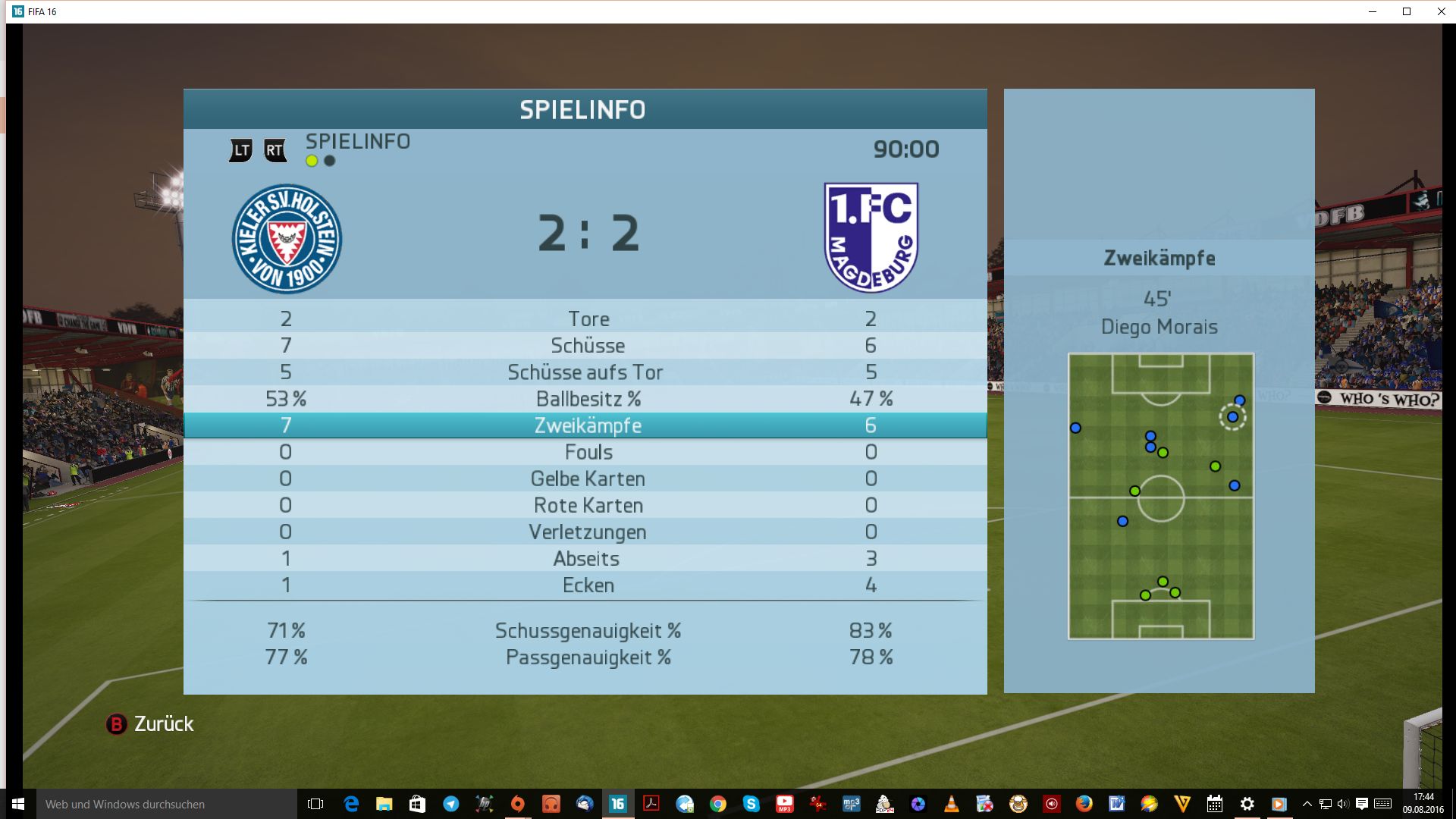1456x819 pixels.
Task: Select the Rote Karten row
Action: pyautogui.click(x=588, y=505)
